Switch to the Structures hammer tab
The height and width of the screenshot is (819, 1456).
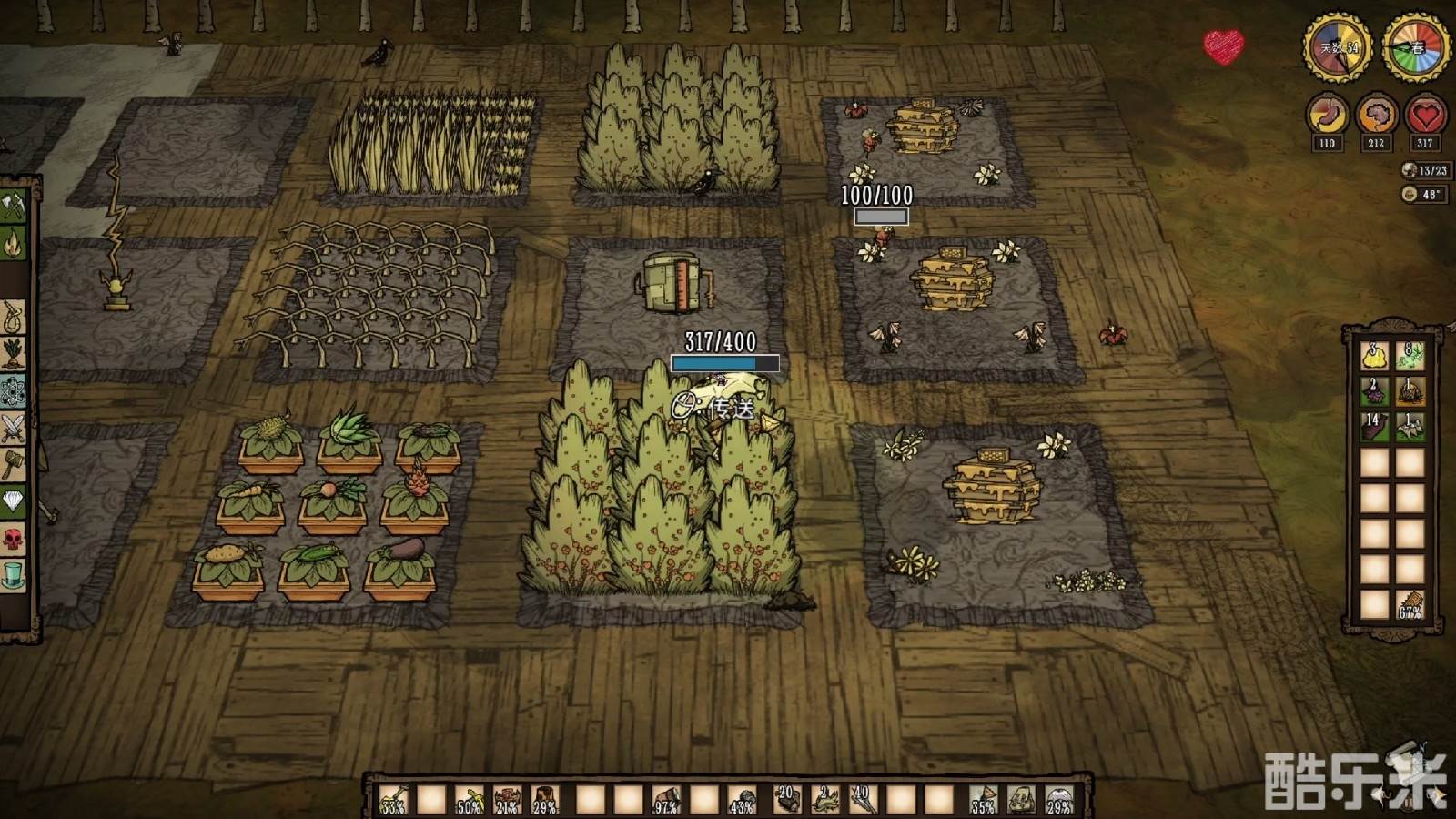pyautogui.click(x=13, y=465)
